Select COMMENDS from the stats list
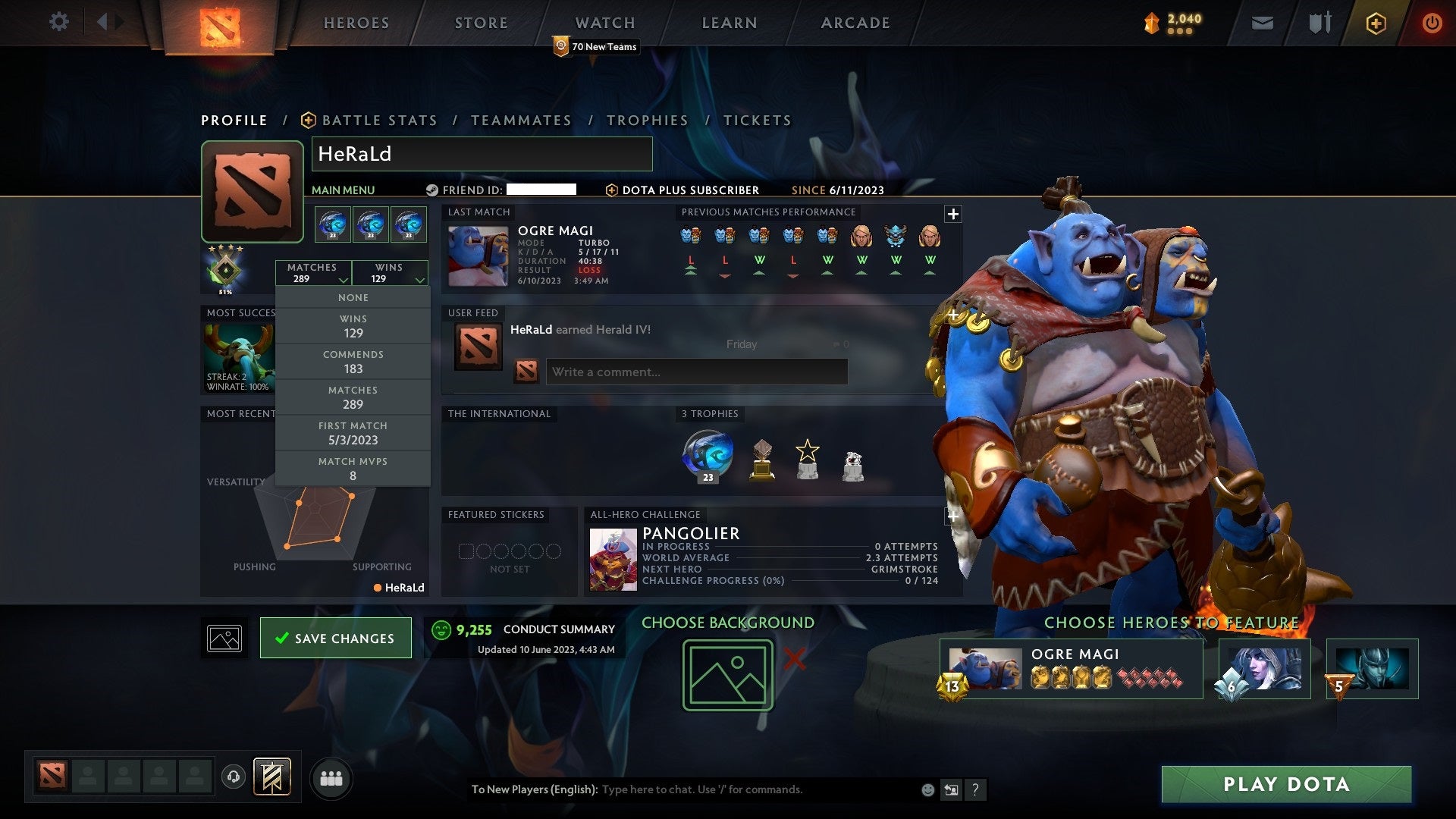 pos(353,361)
